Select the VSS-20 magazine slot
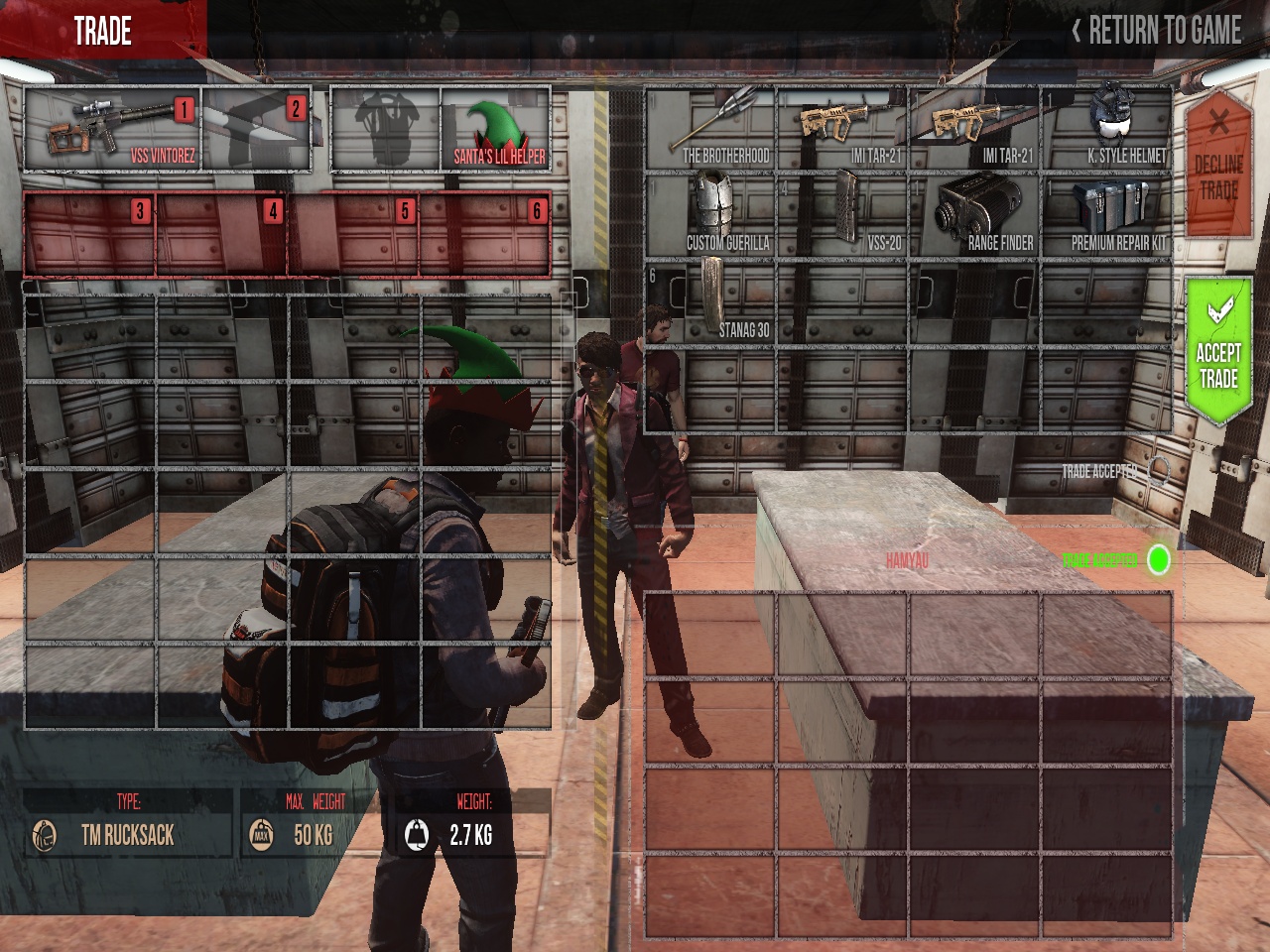Screen dimensions: 1270x952 pos(842,213)
